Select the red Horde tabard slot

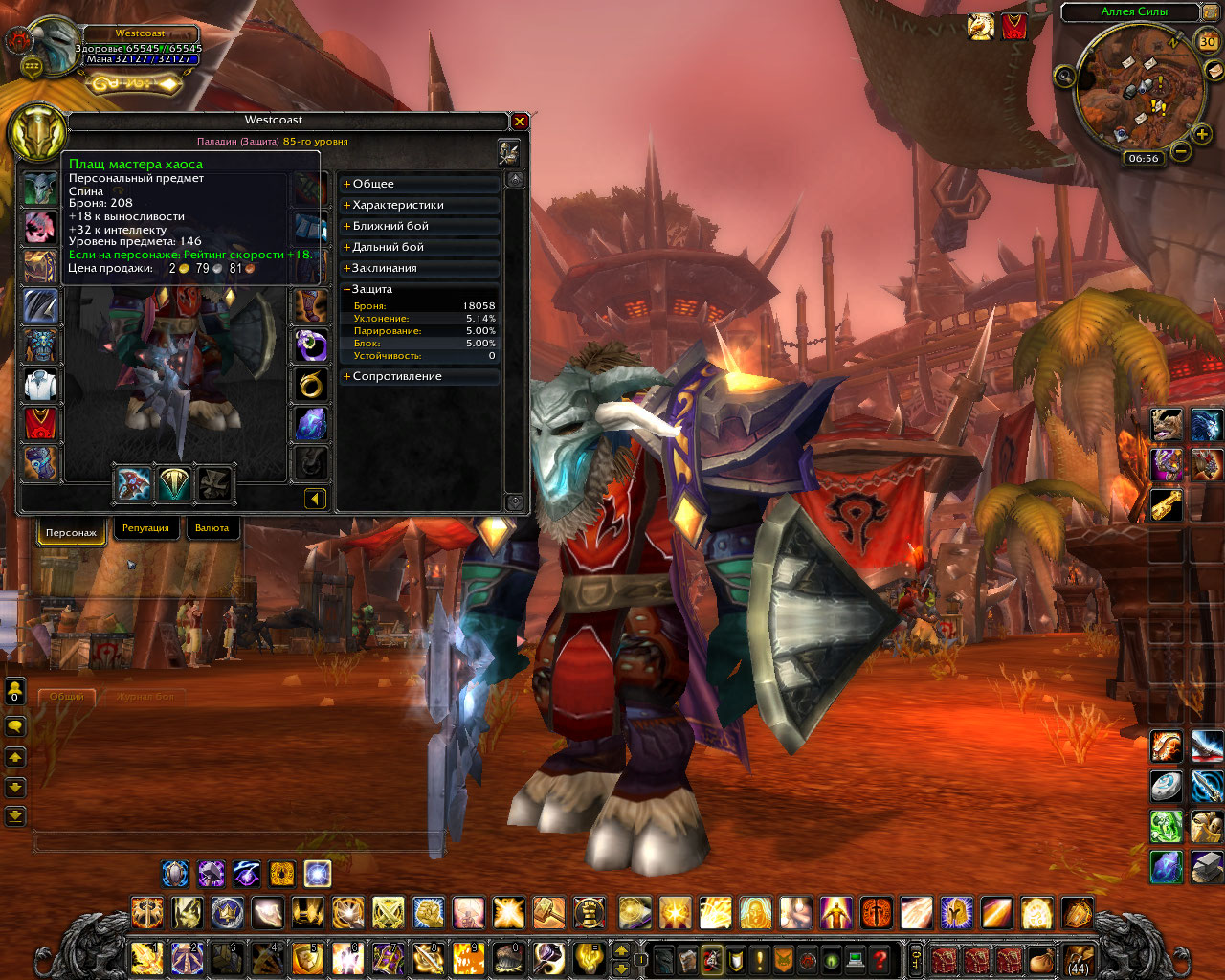[x=40, y=424]
